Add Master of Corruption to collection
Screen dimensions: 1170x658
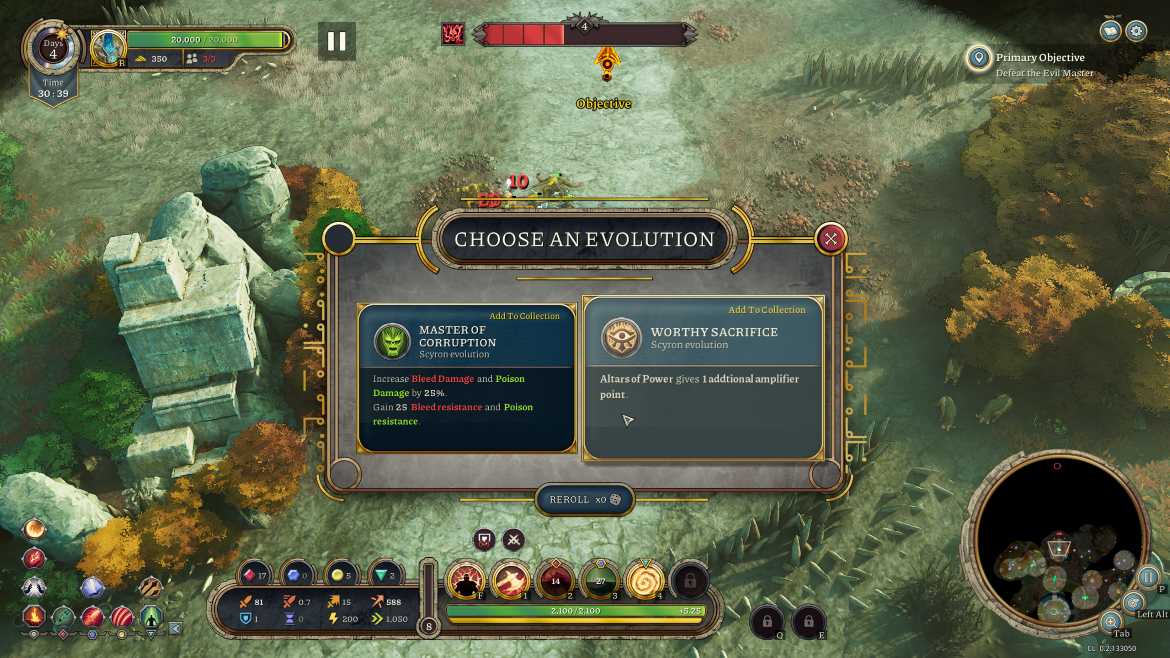click(x=524, y=316)
